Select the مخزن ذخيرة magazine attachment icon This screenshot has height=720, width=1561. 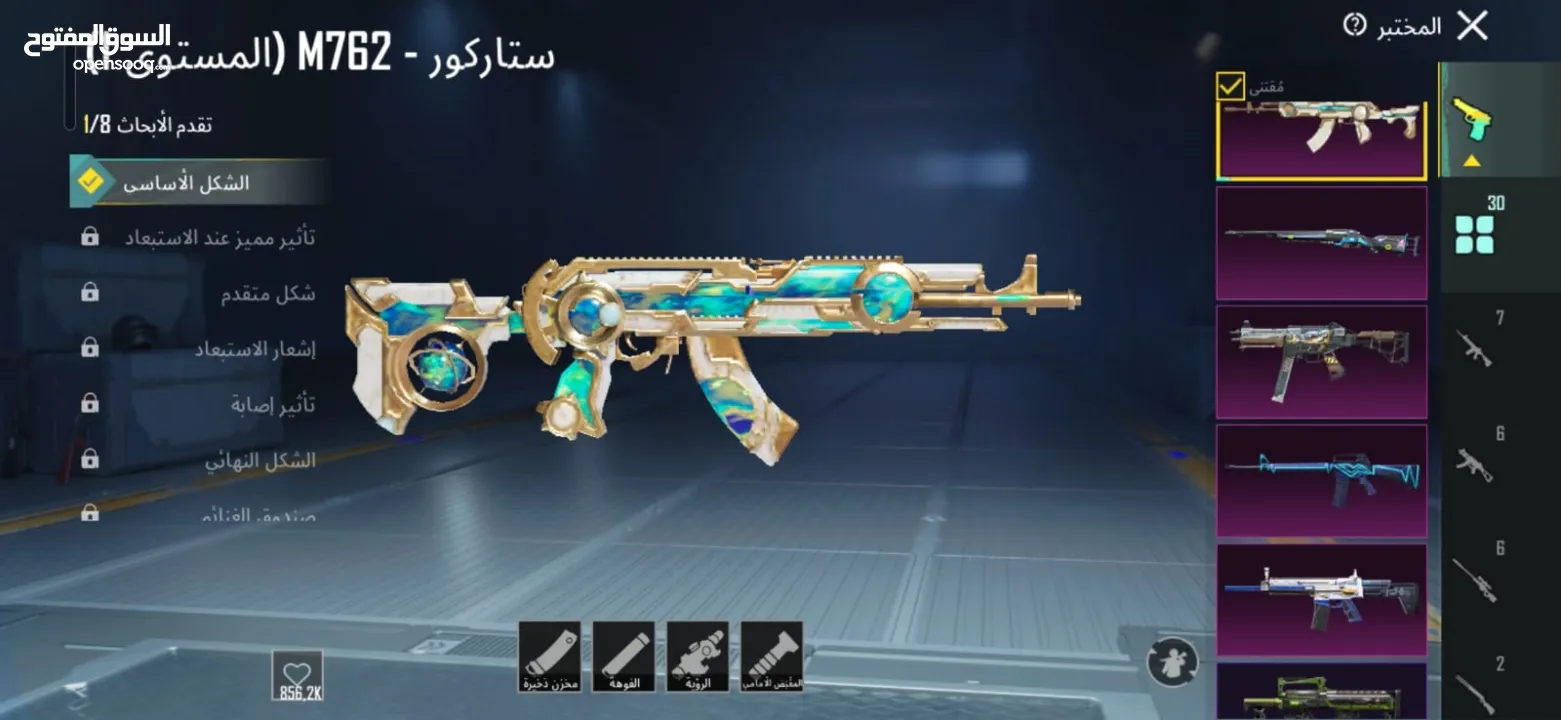click(548, 656)
